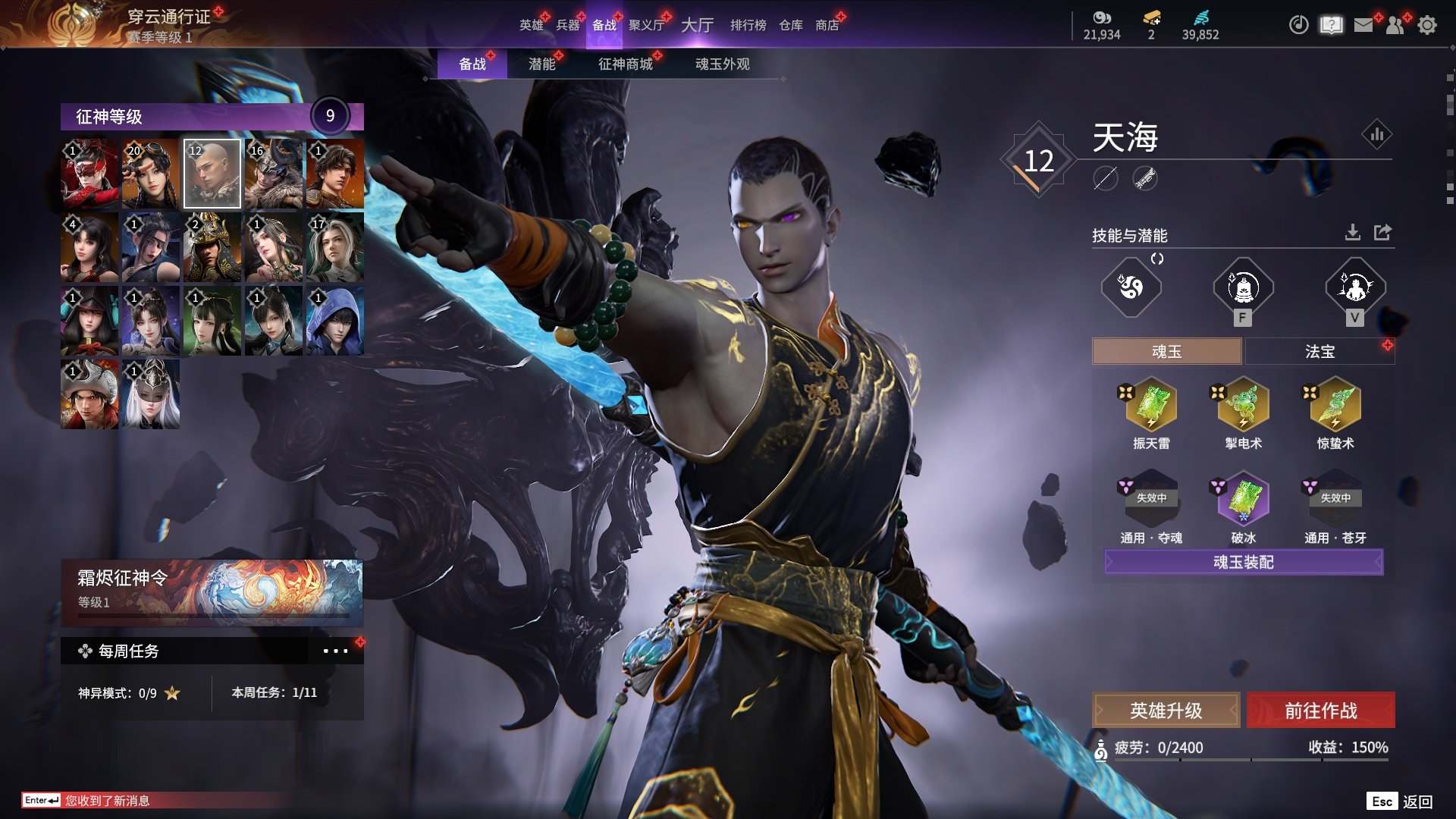Click the 英雄升级 button
The image size is (1456, 819).
(1166, 711)
